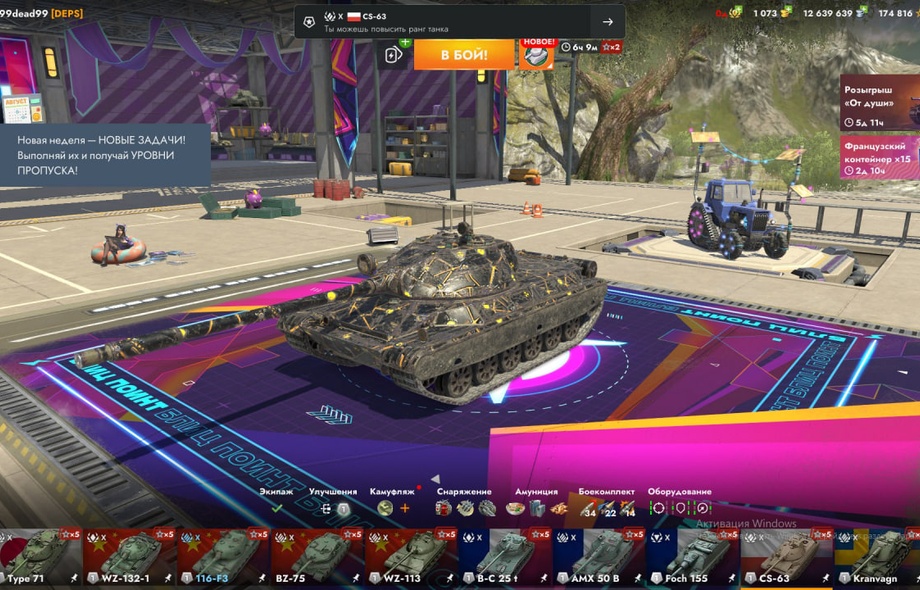Open the «Французский контейнер x15» offer

coord(879,157)
